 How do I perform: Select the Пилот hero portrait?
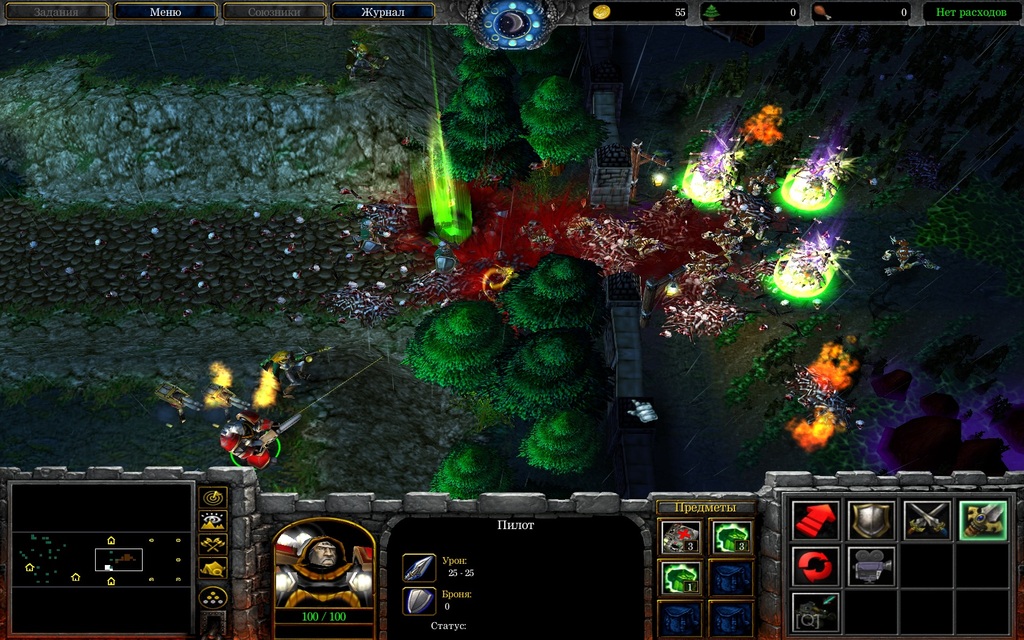click(323, 570)
